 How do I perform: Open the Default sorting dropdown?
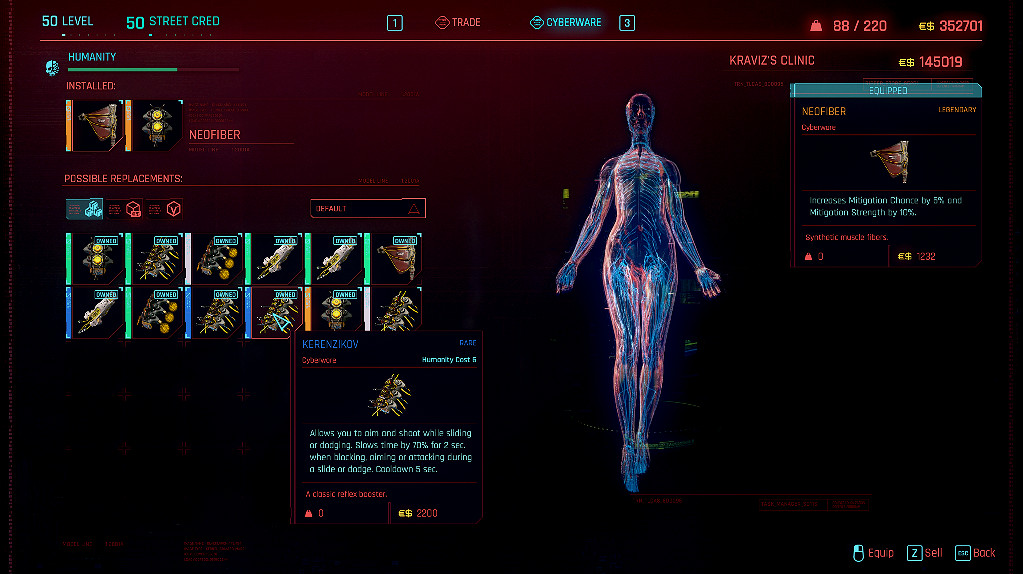coord(367,208)
